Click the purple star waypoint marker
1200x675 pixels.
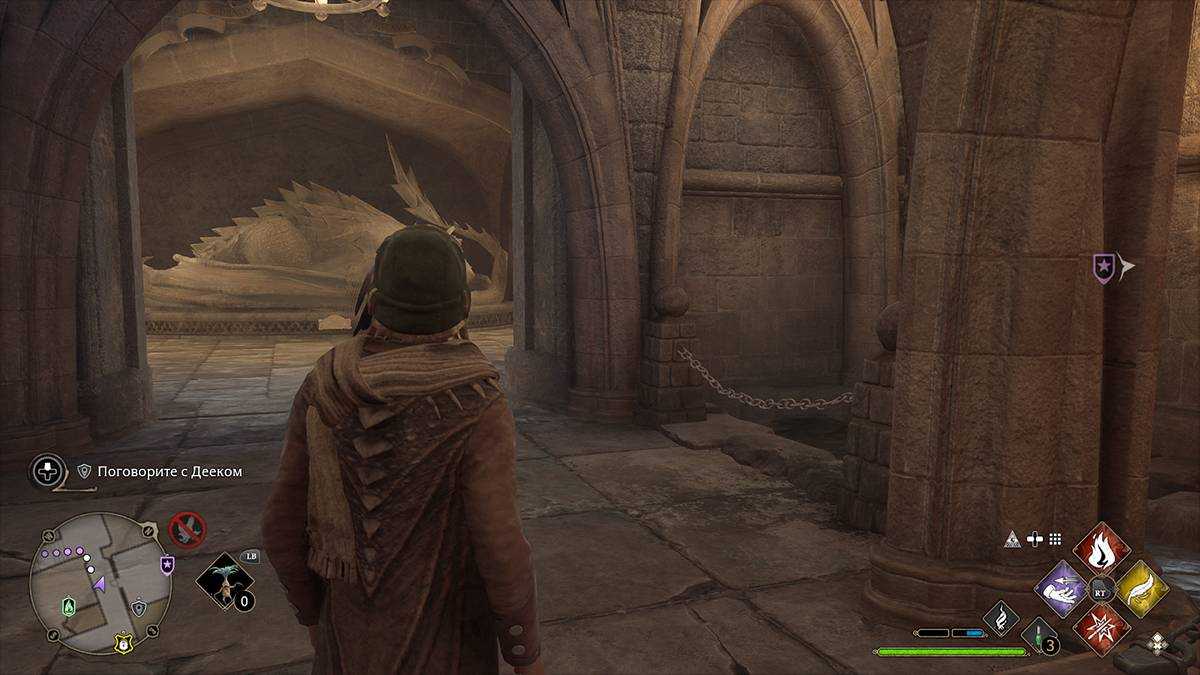point(1102,267)
